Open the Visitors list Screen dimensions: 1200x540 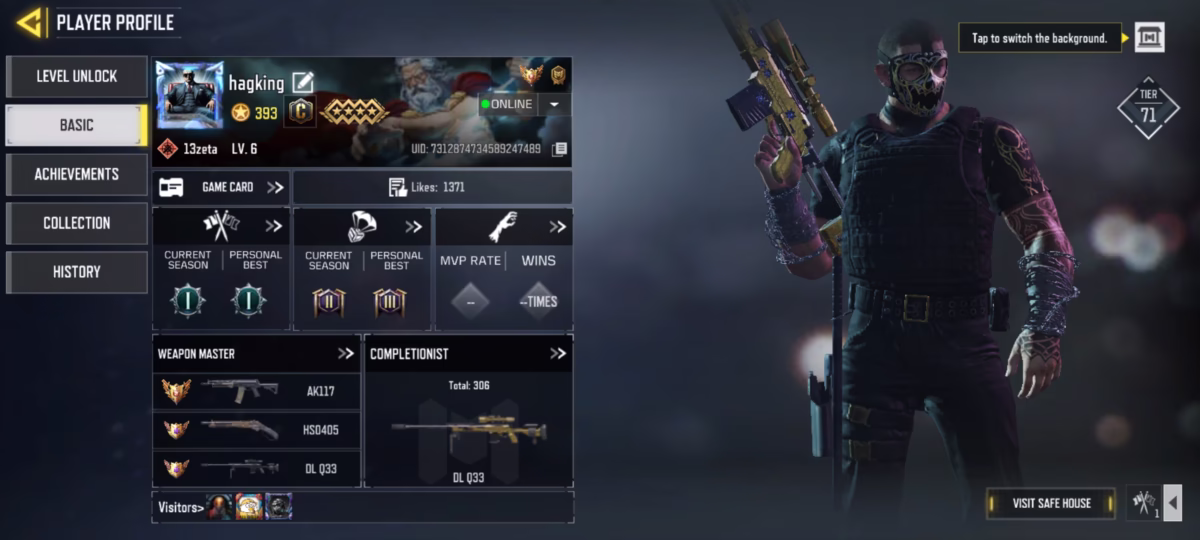(x=180, y=507)
